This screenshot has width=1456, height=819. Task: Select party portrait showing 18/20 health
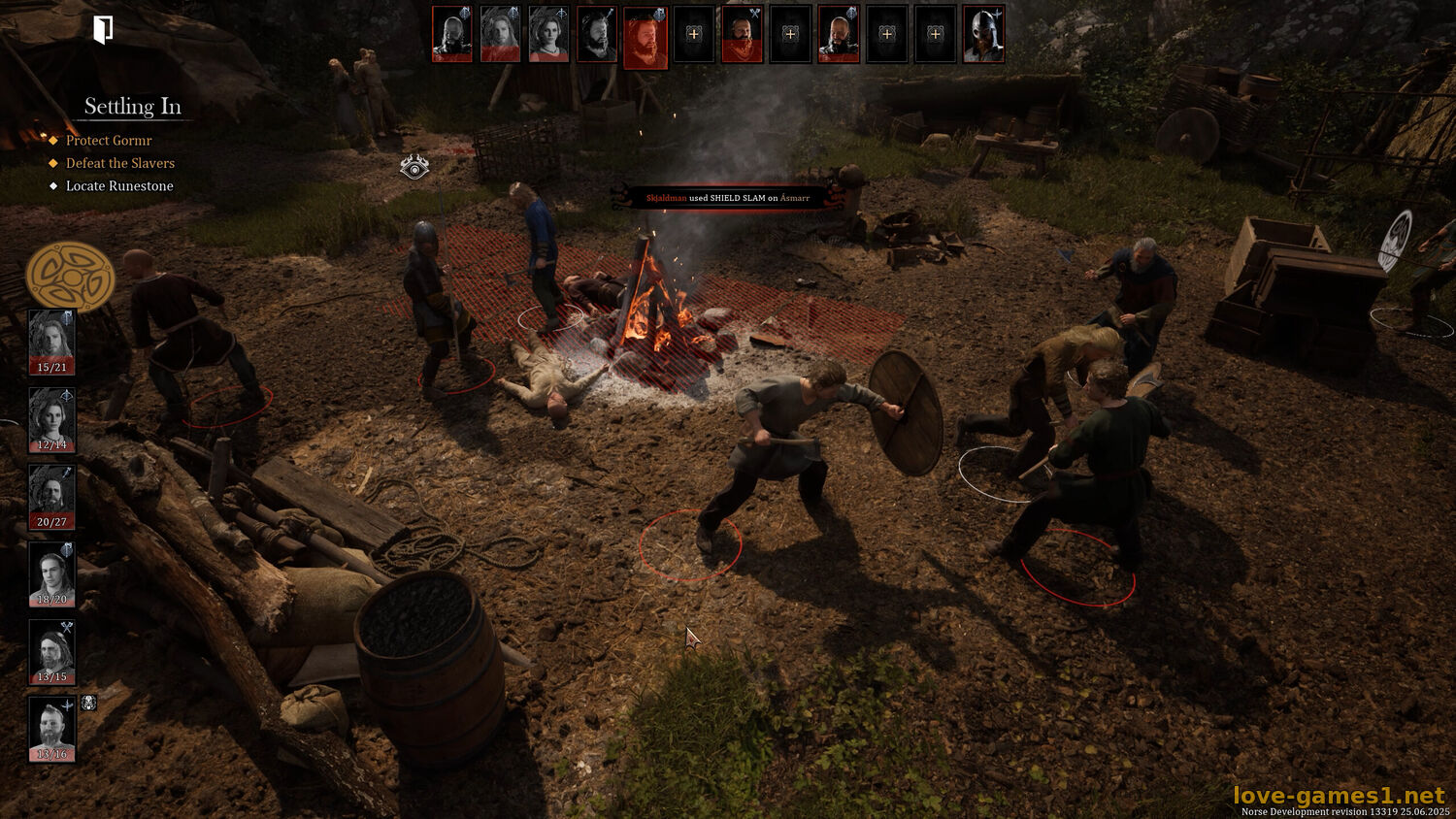(51, 573)
